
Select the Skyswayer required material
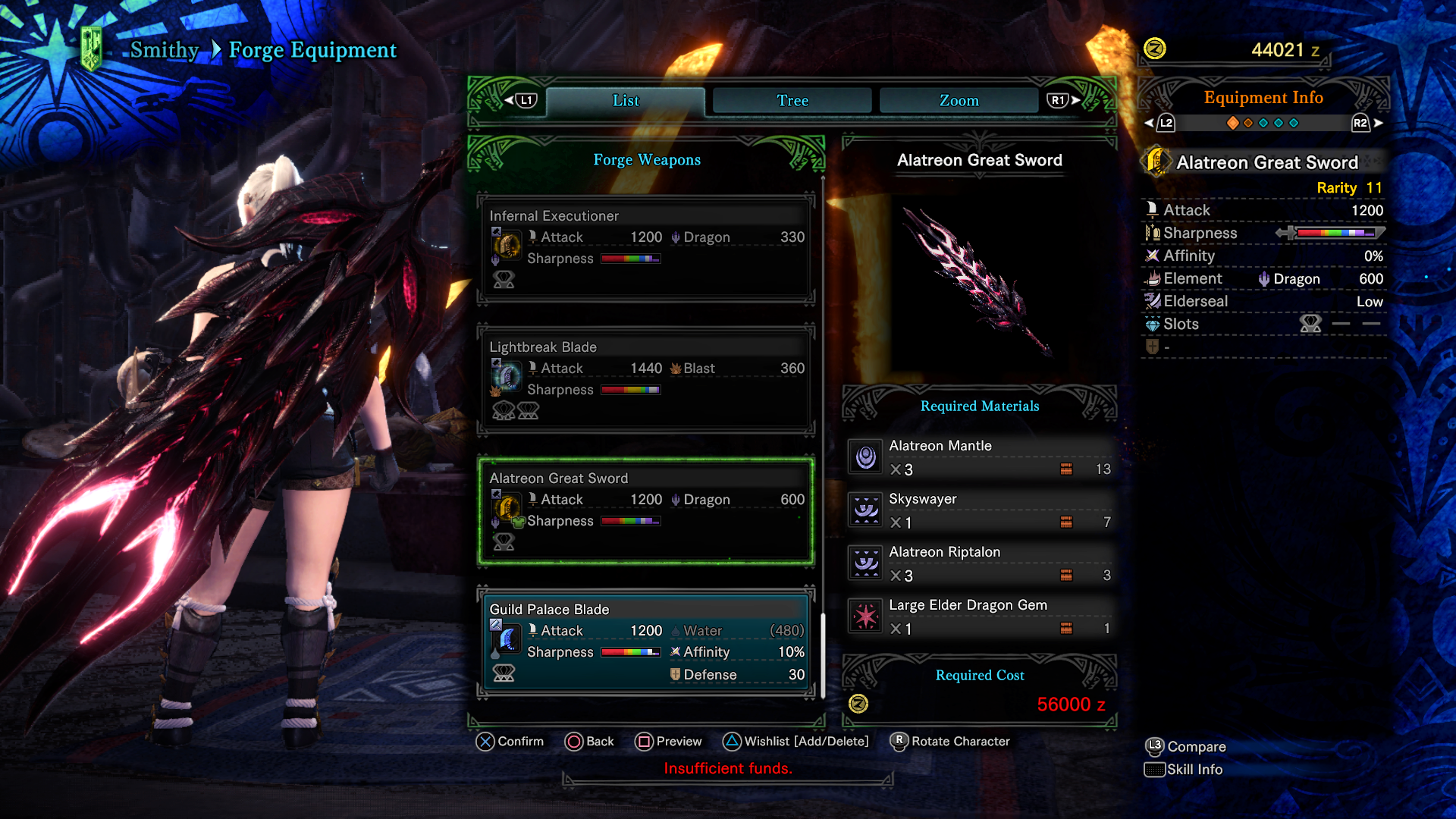980,510
